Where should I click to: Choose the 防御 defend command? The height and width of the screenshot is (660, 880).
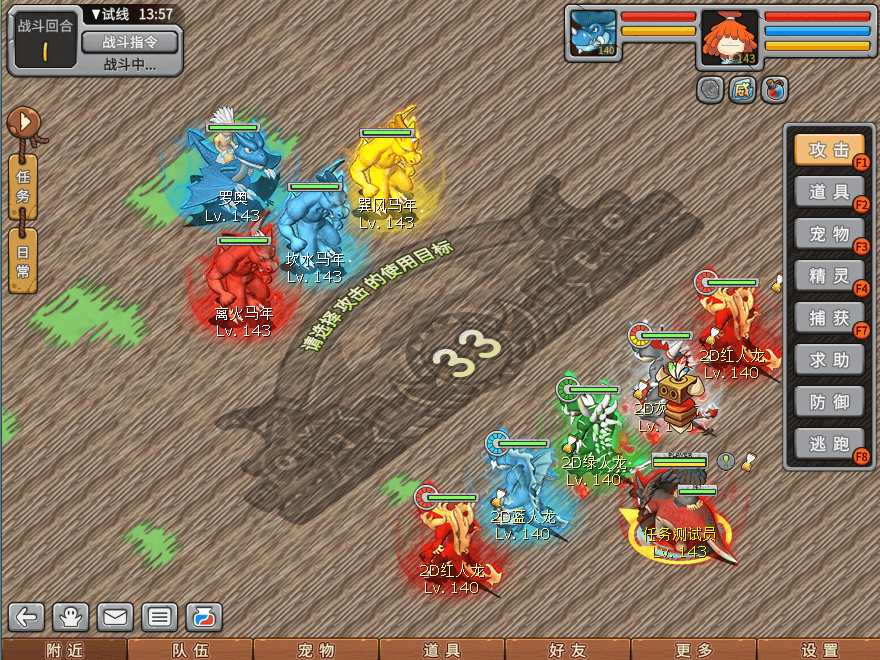point(829,402)
